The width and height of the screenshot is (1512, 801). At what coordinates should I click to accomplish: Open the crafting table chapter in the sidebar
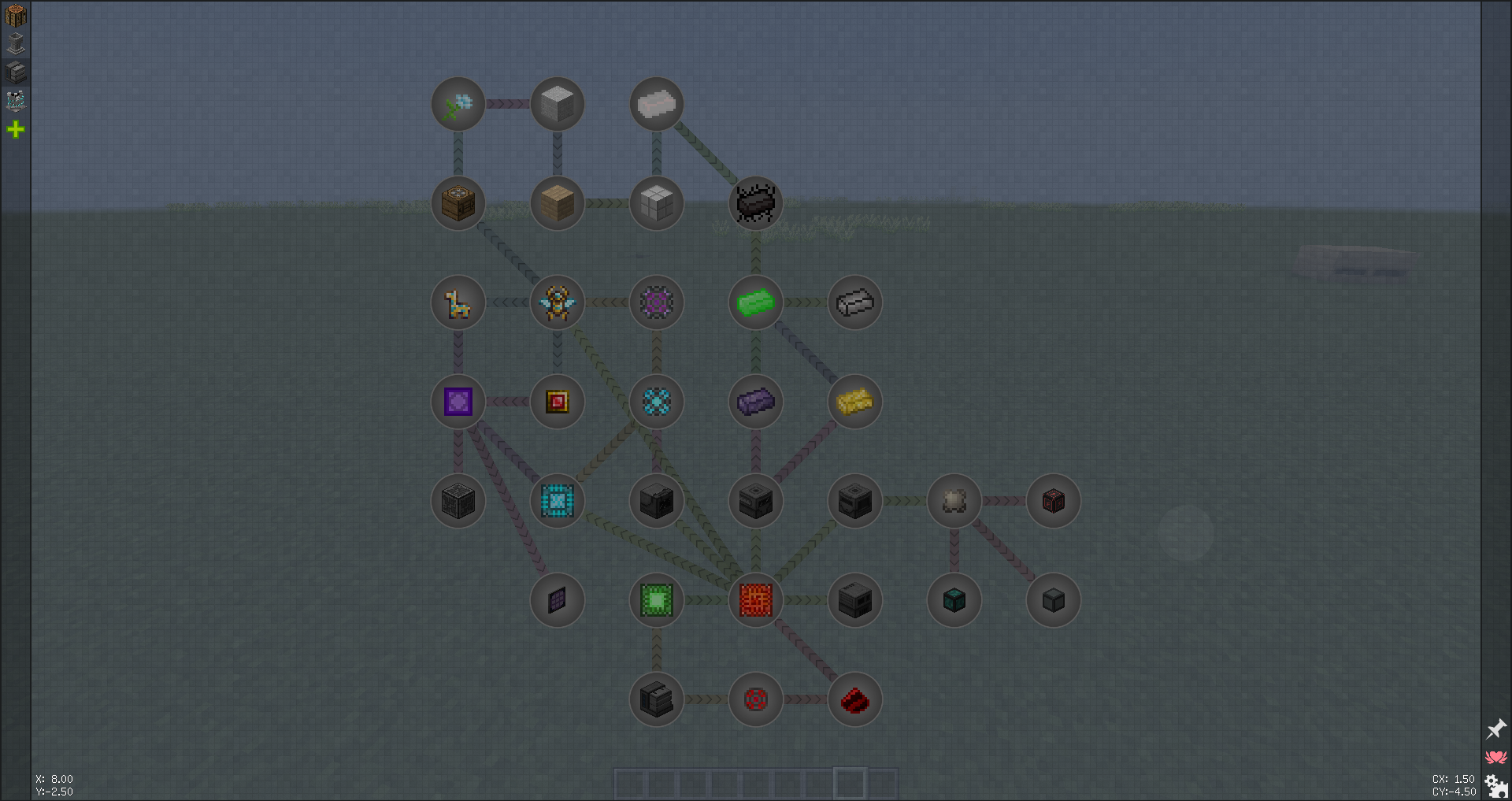(x=16, y=15)
